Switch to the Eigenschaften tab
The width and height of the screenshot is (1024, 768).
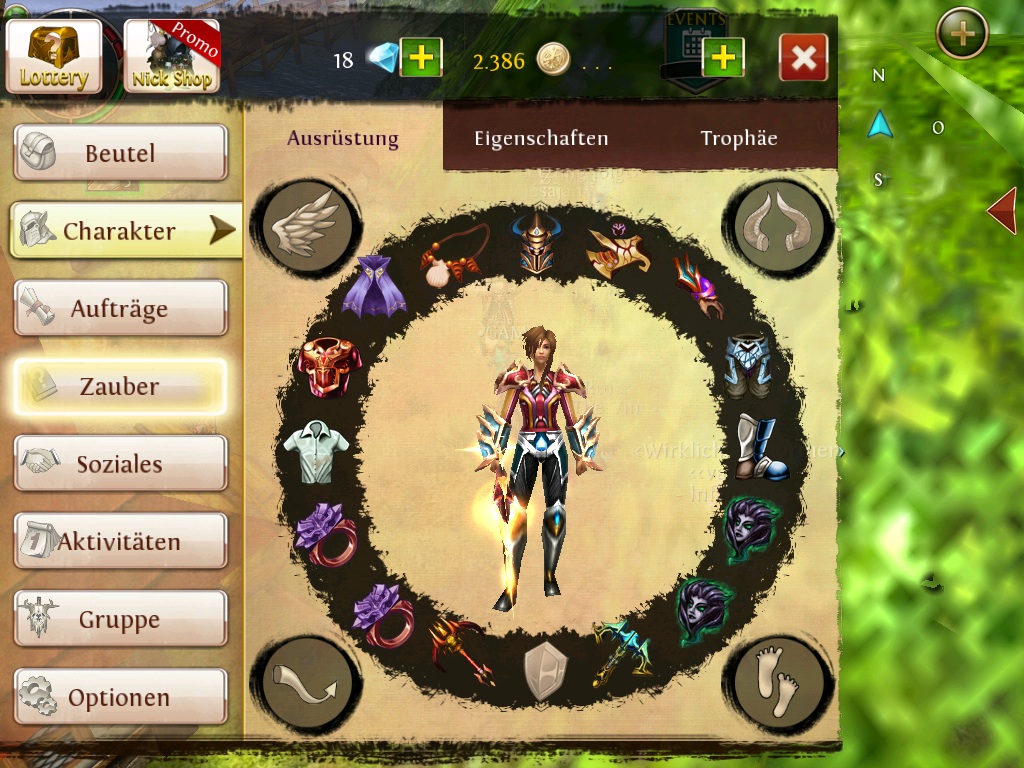coord(541,139)
